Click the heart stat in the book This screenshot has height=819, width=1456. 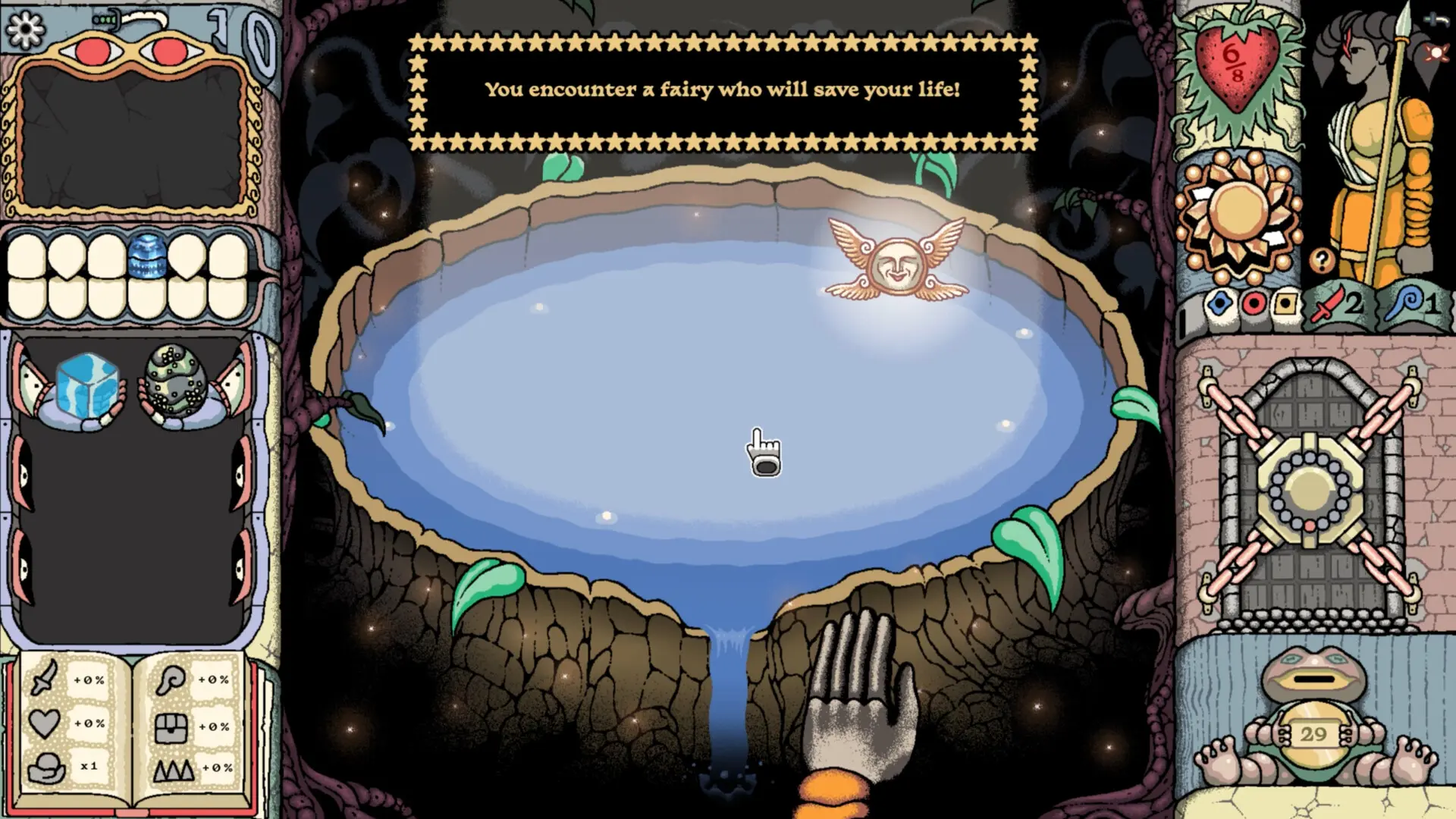[44, 723]
